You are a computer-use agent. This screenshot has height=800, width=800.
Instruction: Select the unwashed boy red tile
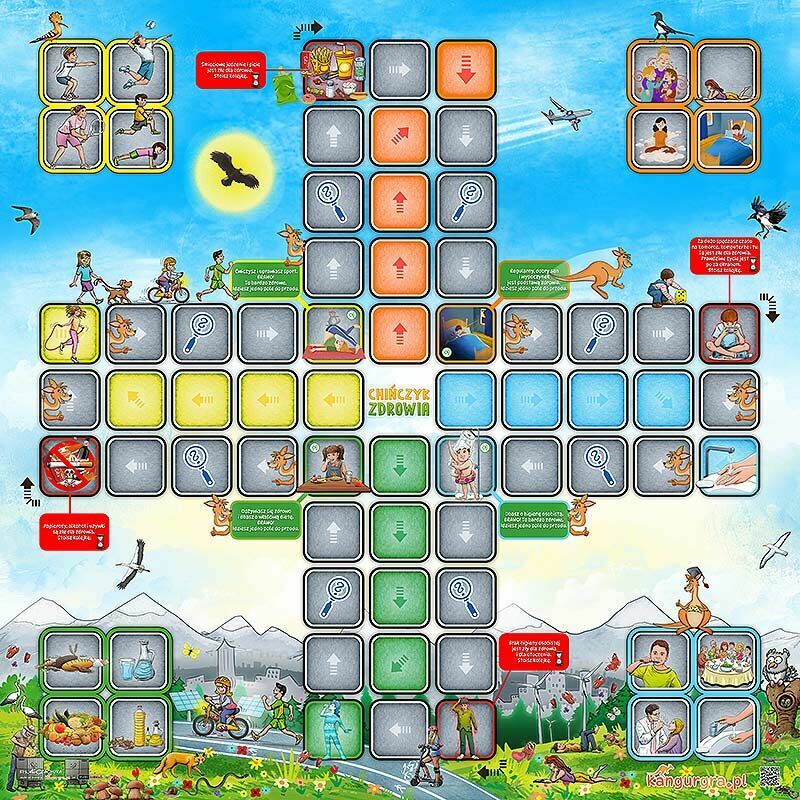click(466, 728)
